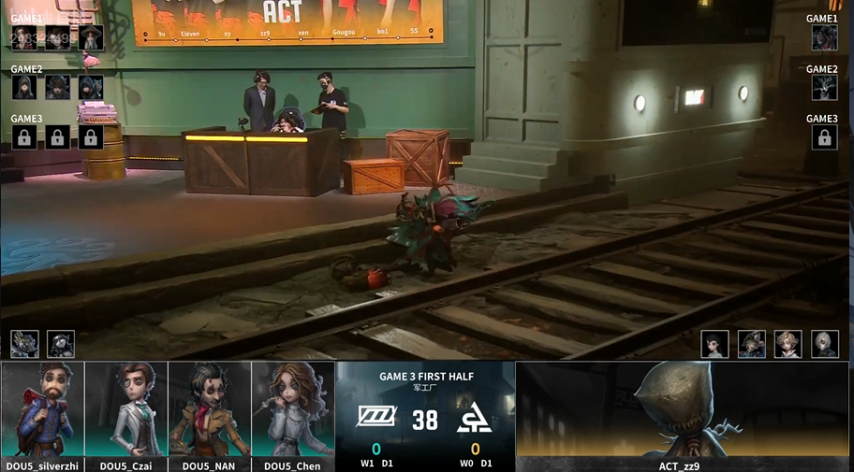Select the blond-haired banned survivor icon
The width and height of the screenshot is (854, 472).
tap(788, 344)
